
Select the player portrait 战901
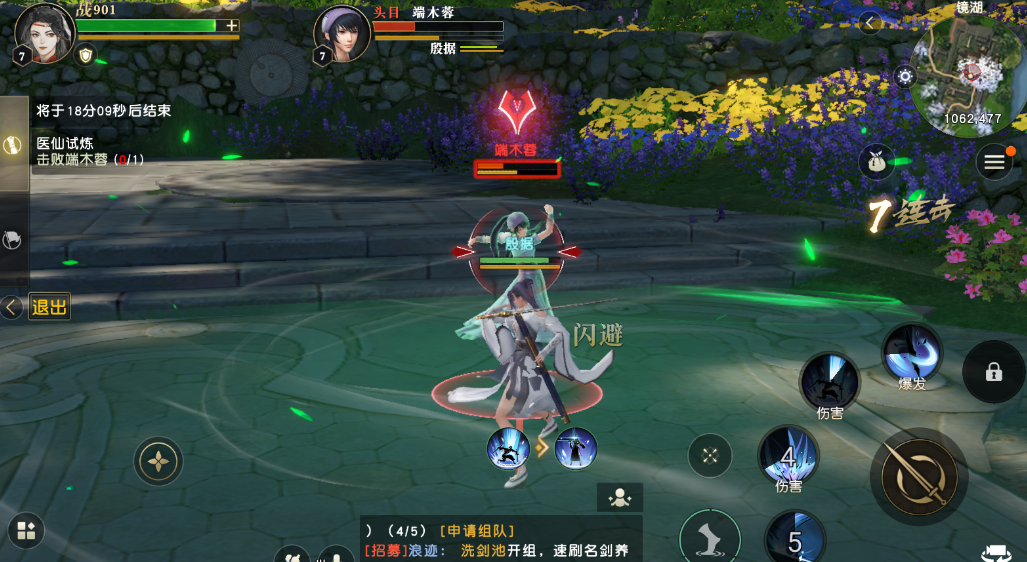[x=44, y=32]
